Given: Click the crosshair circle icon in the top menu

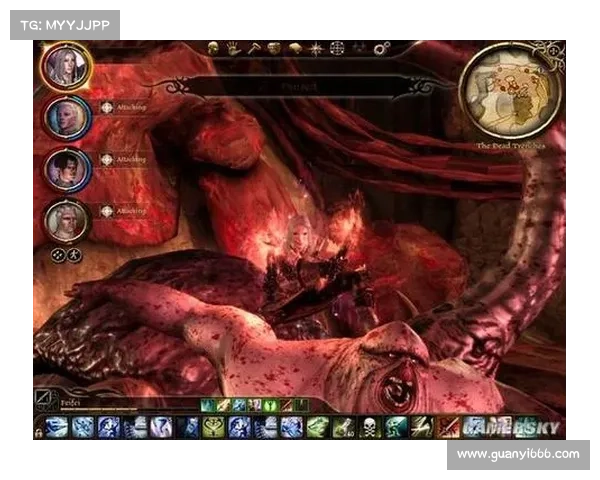Looking at the screenshot, I should [x=337, y=47].
